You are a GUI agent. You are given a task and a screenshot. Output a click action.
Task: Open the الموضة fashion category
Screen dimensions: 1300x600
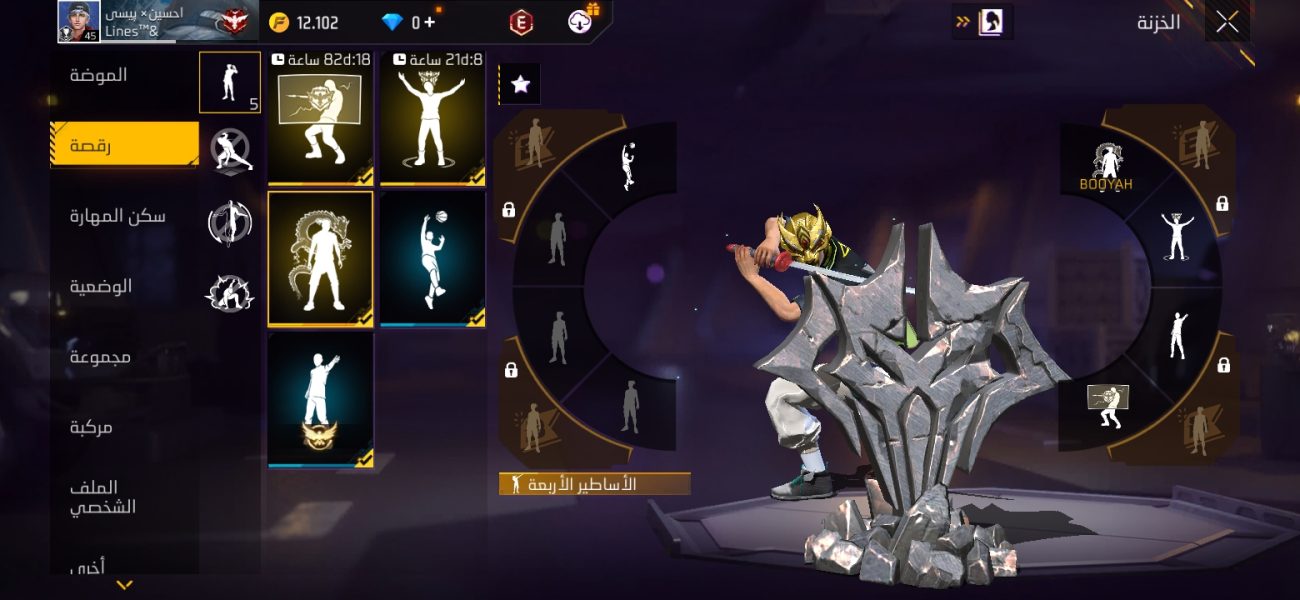click(x=99, y=75)
